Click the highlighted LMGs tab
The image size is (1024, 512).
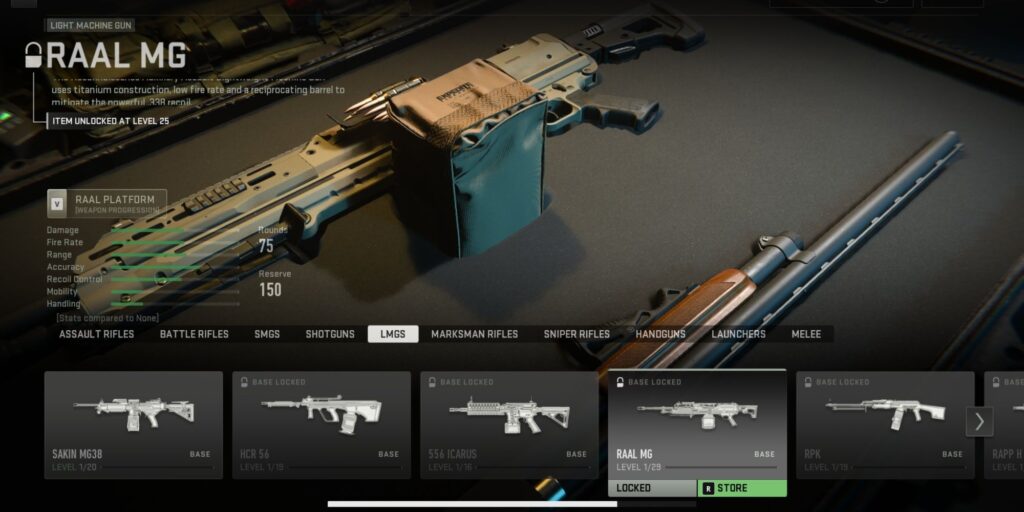pos(393,334)
